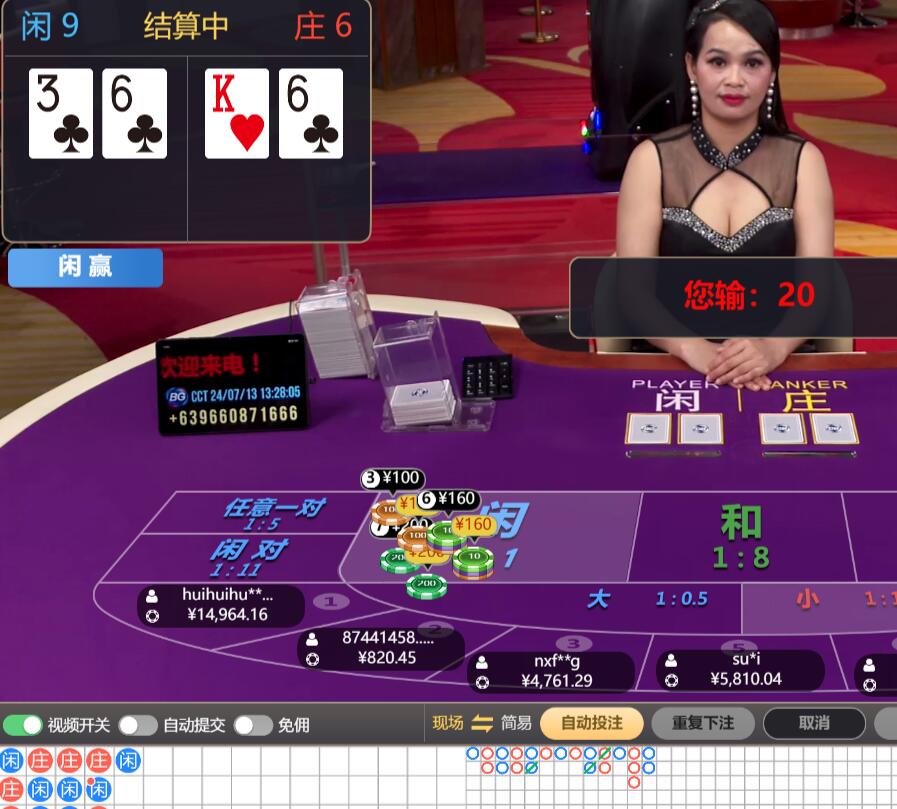Choose the 任意一对 any pair bet area
Image resolution: width=897 pixels, height=809 pixels.
(272, 511)
